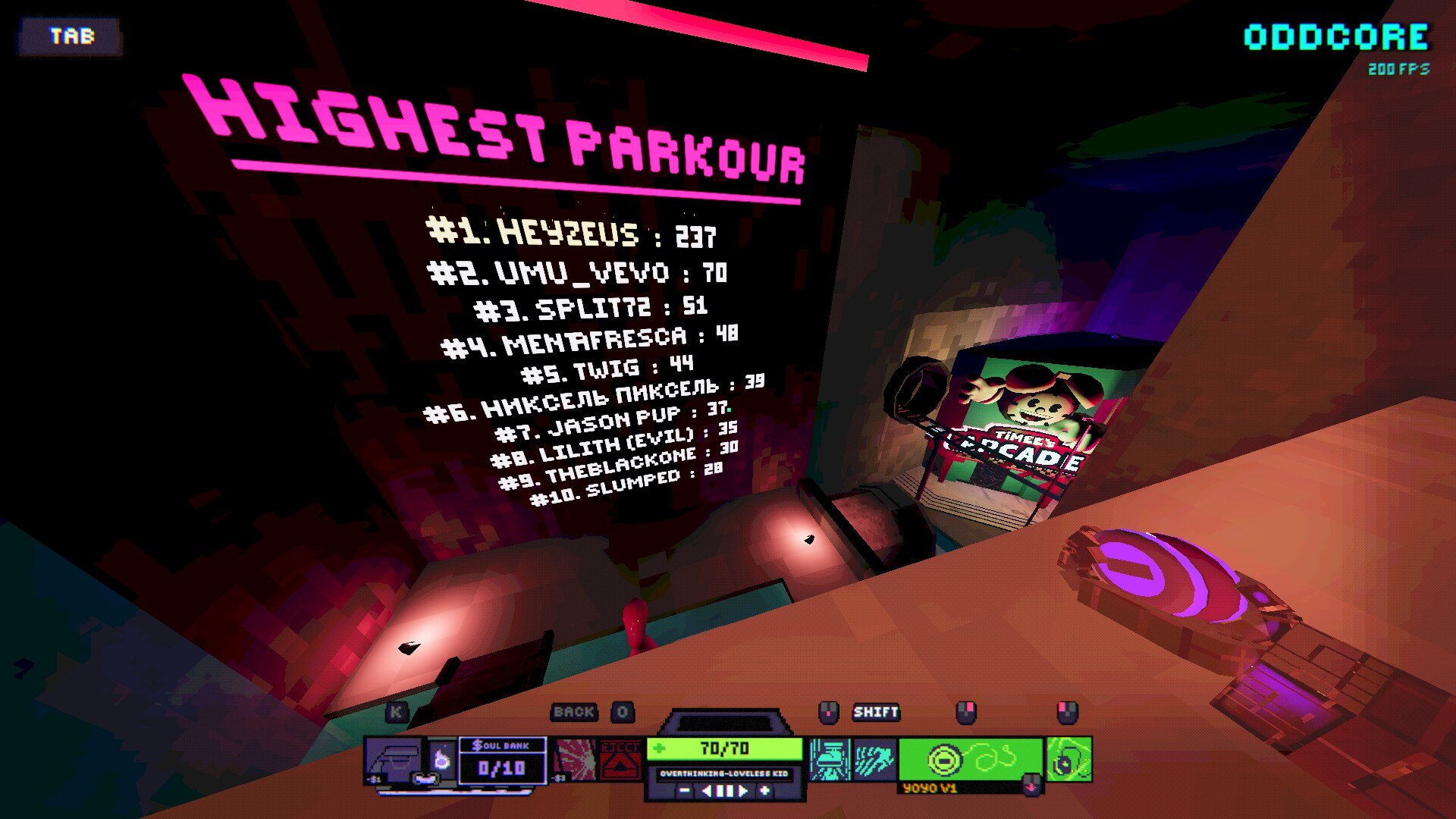The width and height of the screenshot is (1456, 819).
Task: Go back to the previous music track
Action: [707, 791]
